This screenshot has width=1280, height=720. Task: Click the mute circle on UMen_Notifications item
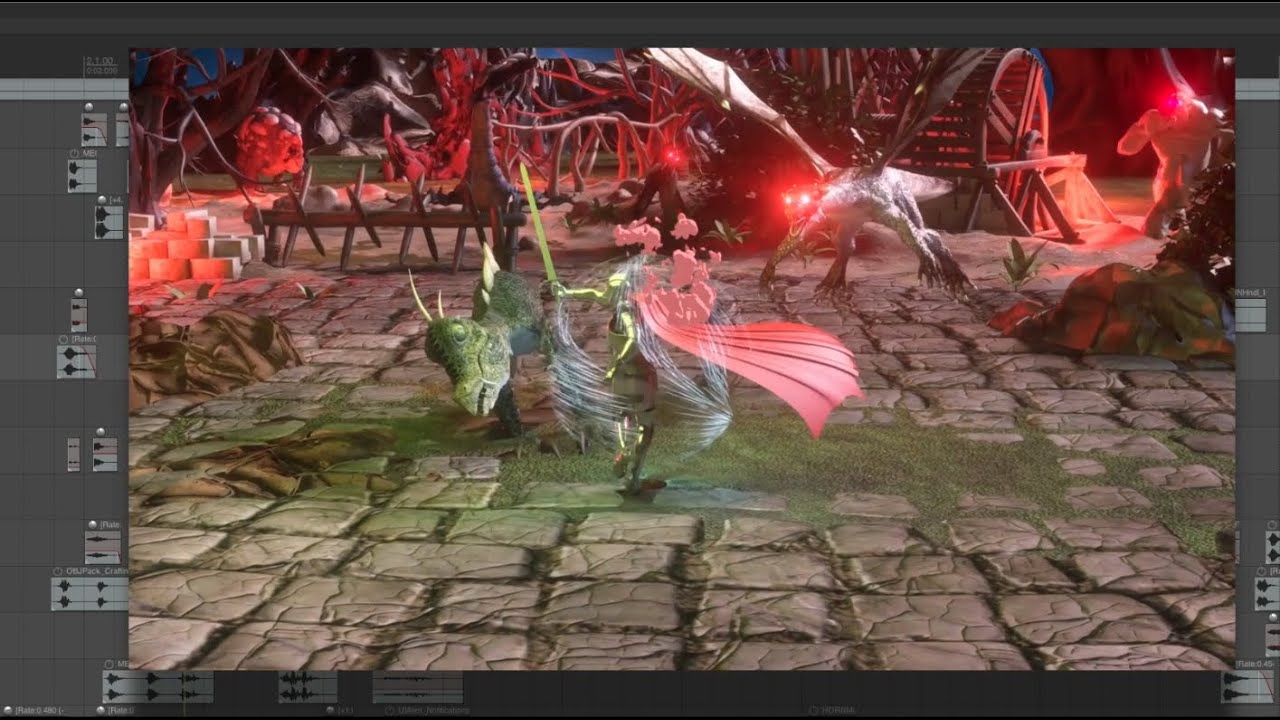point(389,710)
